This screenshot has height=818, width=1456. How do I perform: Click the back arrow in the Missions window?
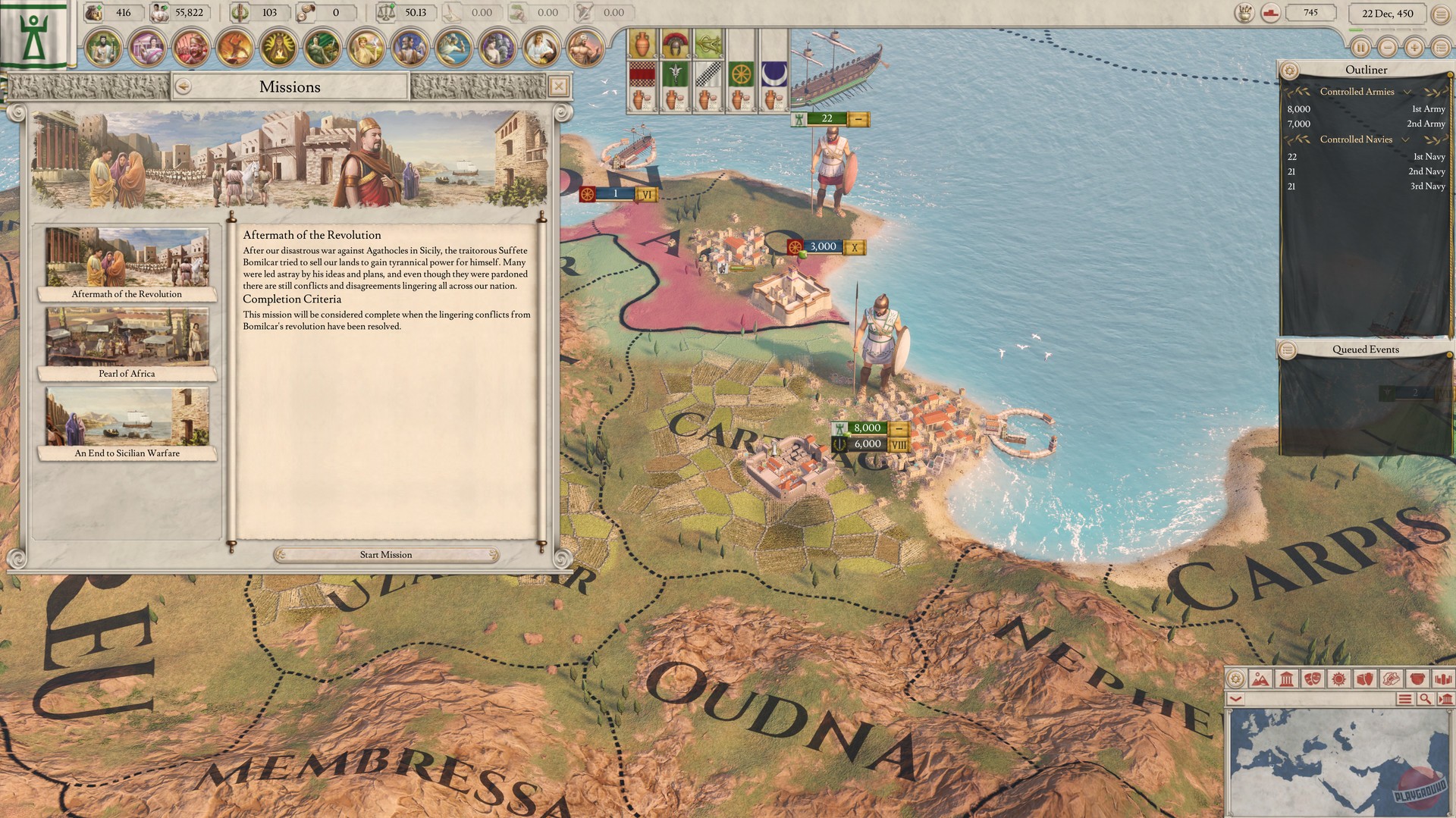(182, 86)
